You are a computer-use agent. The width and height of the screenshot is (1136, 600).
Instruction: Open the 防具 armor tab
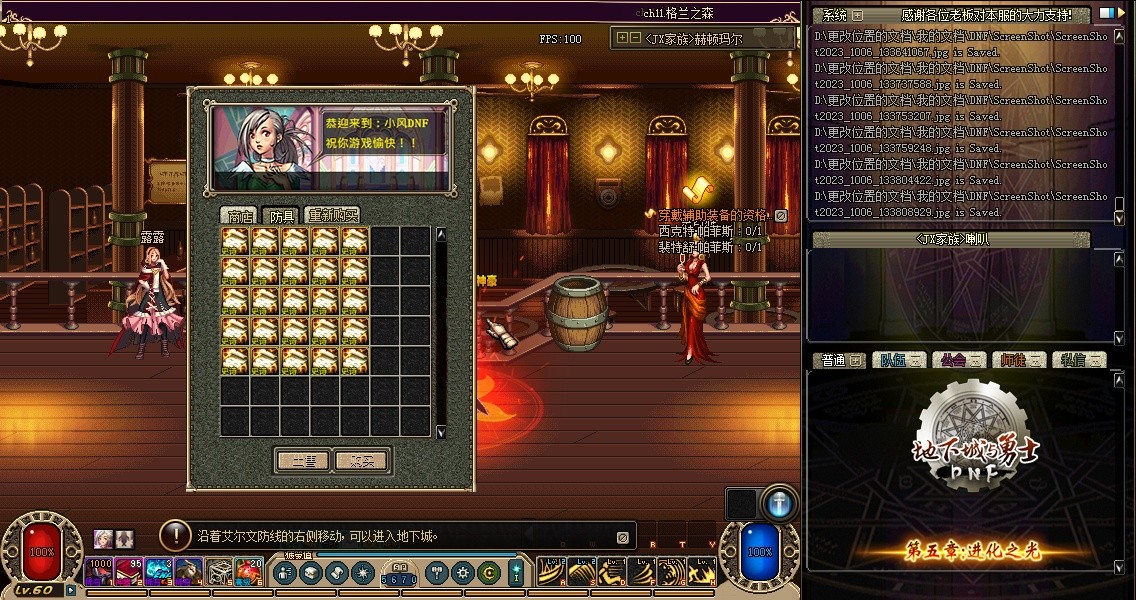coord(283,215)
